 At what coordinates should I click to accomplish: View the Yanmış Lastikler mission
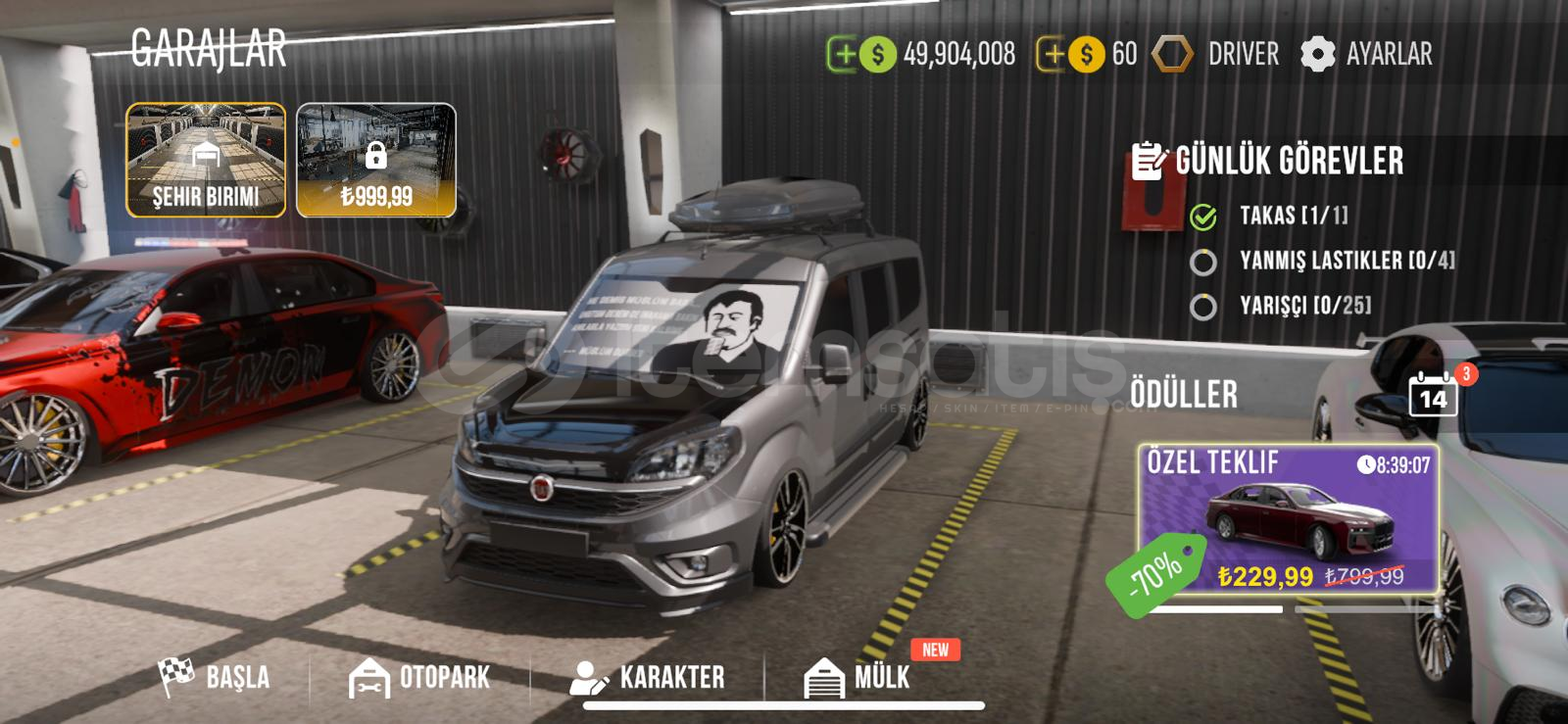coord(1346,261)
